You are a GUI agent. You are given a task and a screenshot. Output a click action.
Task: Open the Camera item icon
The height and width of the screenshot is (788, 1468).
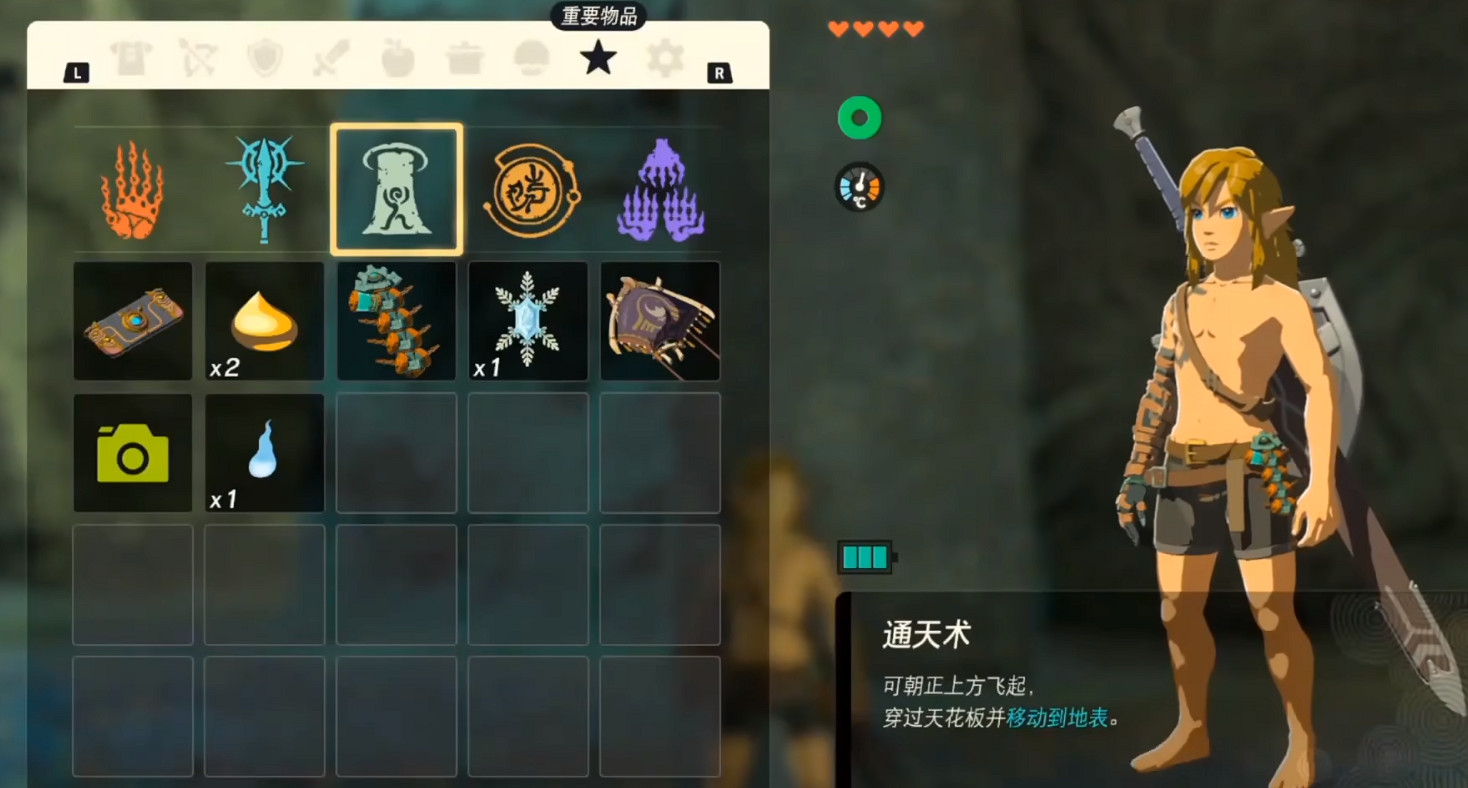point(132,451)
